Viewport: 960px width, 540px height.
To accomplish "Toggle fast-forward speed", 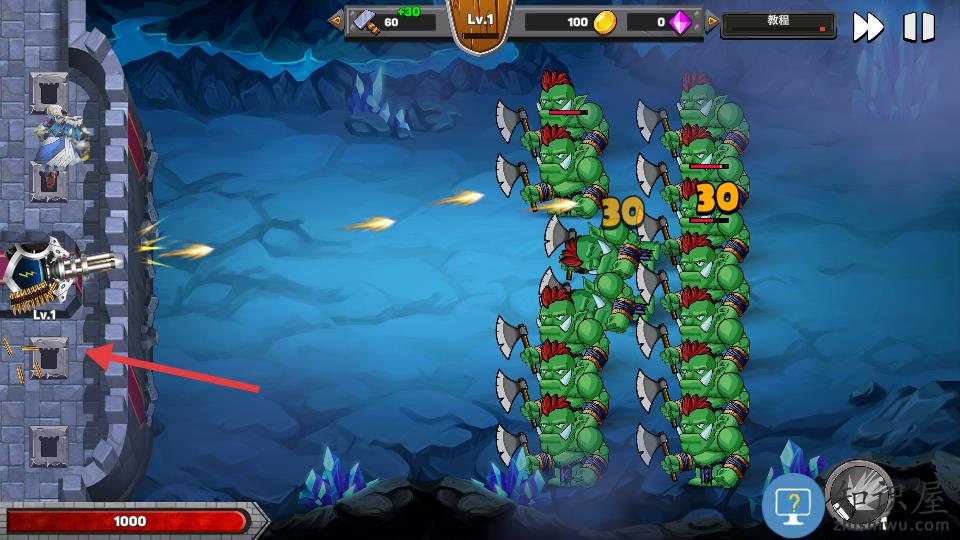I will [868, 27].
